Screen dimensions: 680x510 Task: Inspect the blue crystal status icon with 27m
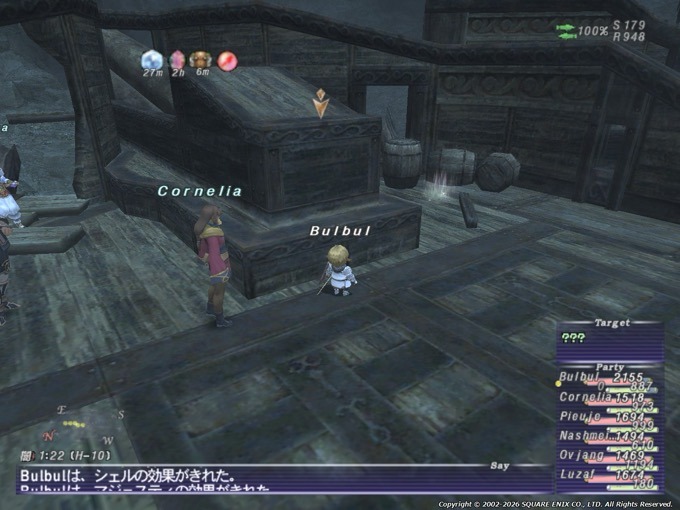152,61
